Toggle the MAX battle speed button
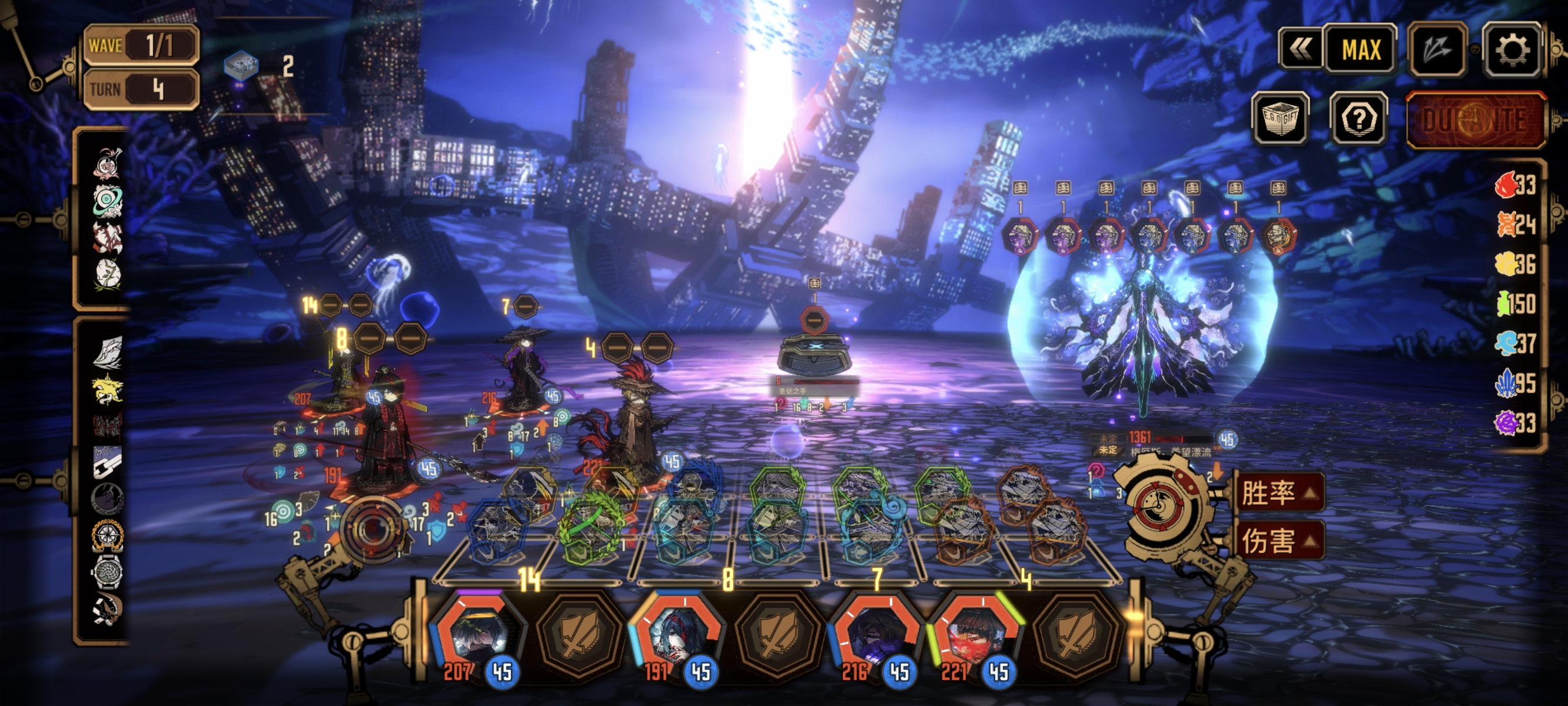Screen dimensions: 1568x706 (1361, 50)
